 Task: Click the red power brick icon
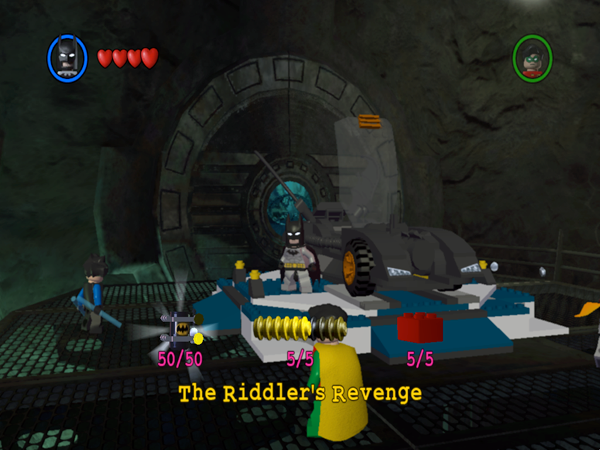point(419,327)
